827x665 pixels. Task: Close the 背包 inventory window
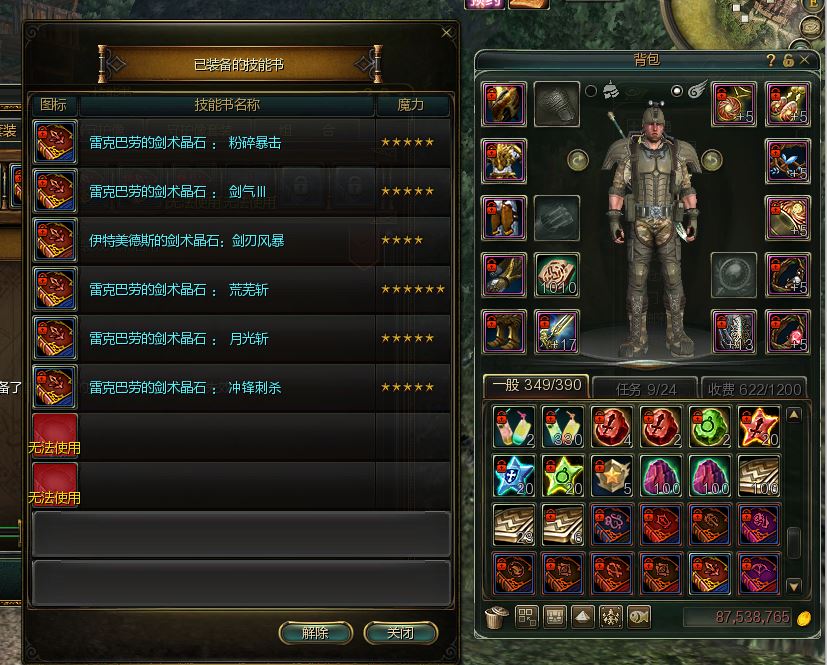tap(804, 60)
